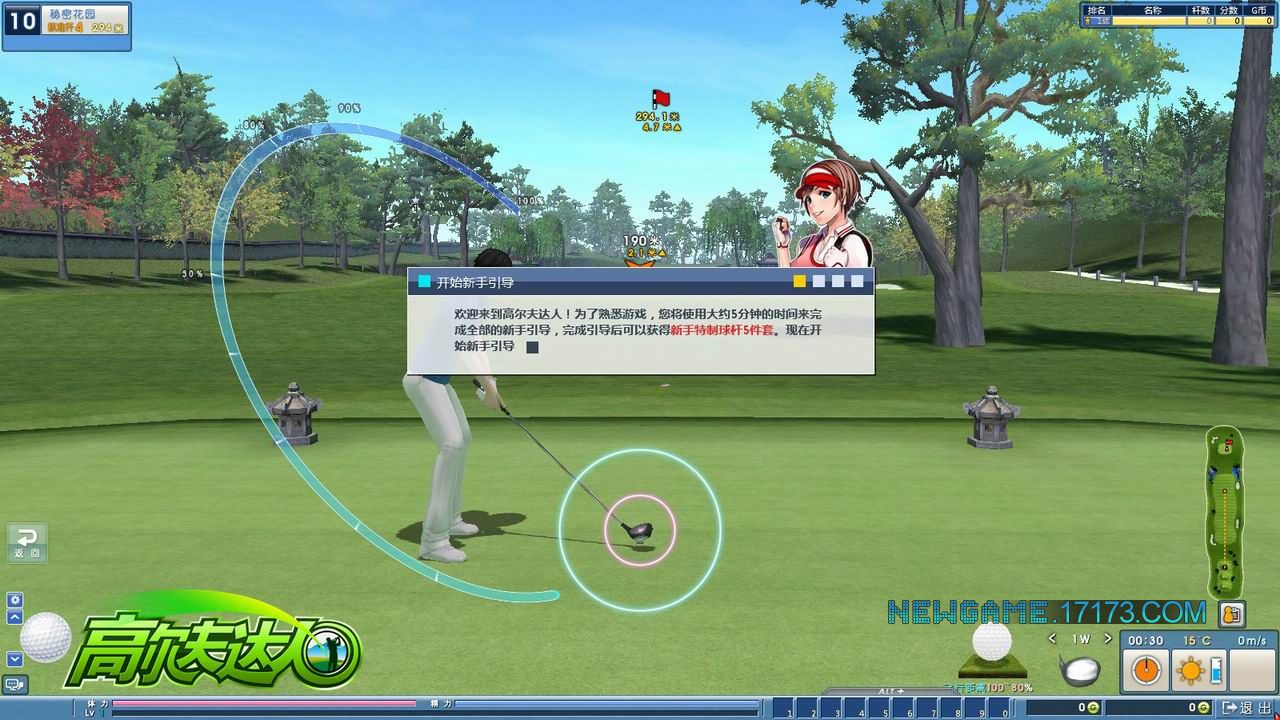Image resolution: width=1280 pixels, height=720 pixels.
Task: Click the hole 10 course info panel
Action: [x=66, y=26]
